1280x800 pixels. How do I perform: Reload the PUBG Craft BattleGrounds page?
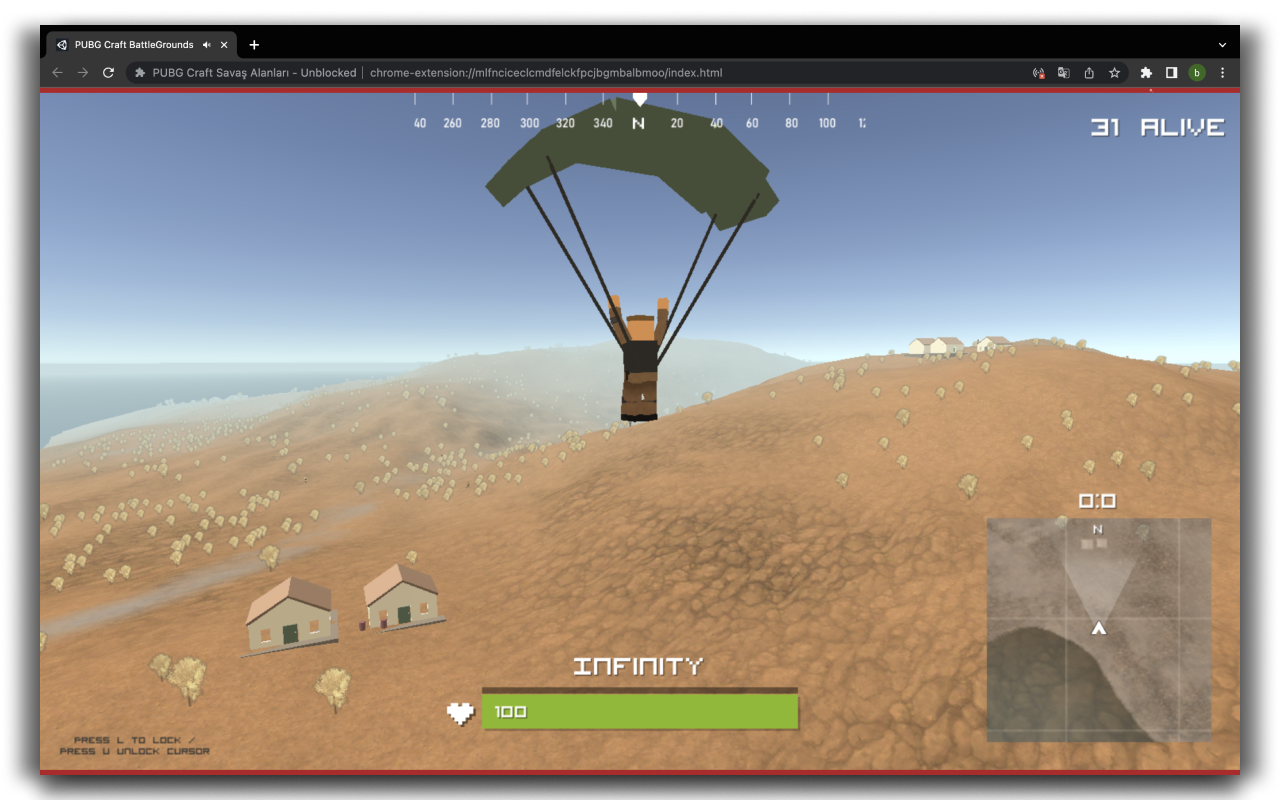(x=107, y=72)
